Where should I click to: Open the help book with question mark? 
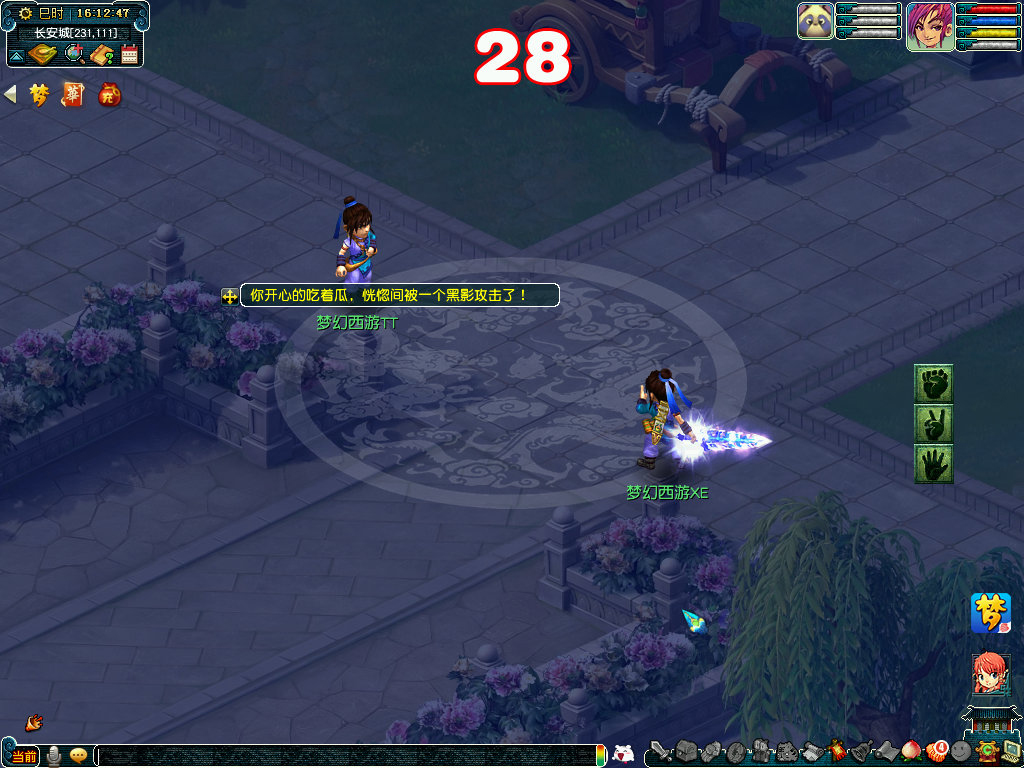click(x=102, y=54)
